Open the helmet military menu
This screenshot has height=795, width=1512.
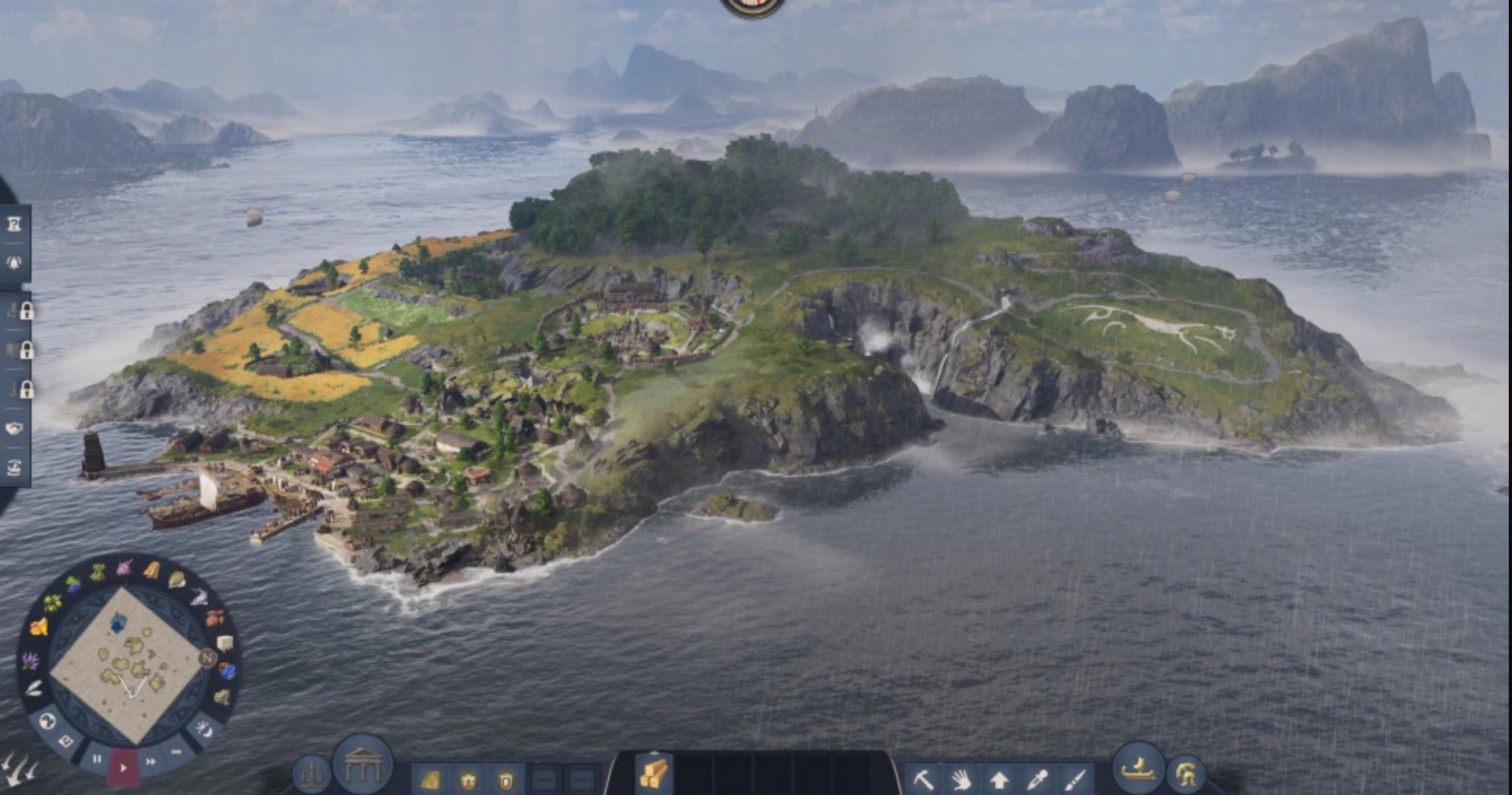(1186, 774)
